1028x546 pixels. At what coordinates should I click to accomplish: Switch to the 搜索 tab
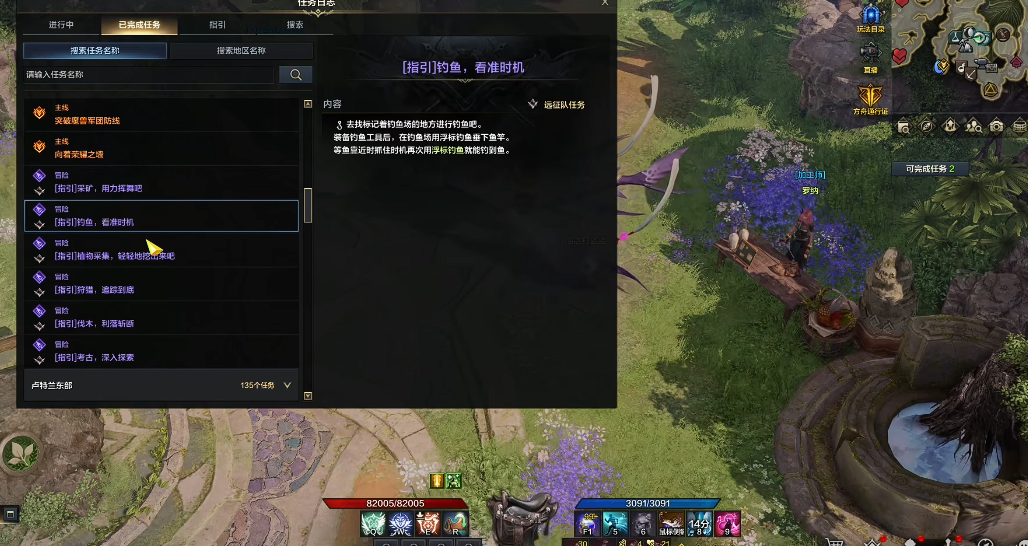[x=295, y=25]
